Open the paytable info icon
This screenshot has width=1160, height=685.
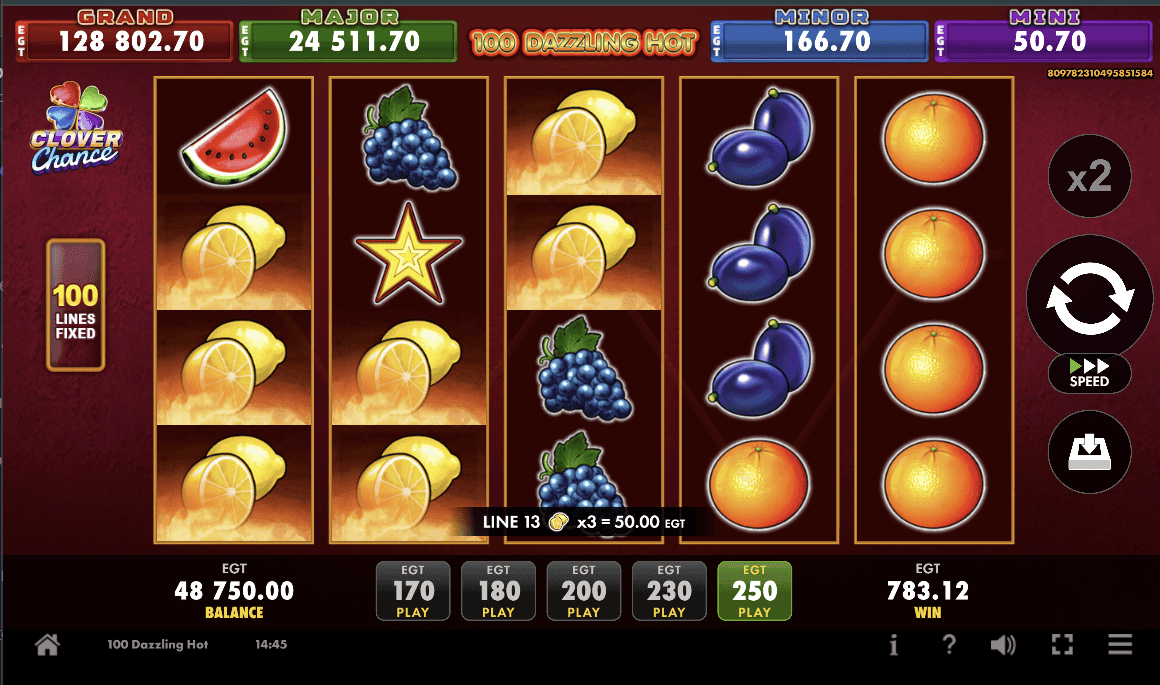(x=894, y=645)
